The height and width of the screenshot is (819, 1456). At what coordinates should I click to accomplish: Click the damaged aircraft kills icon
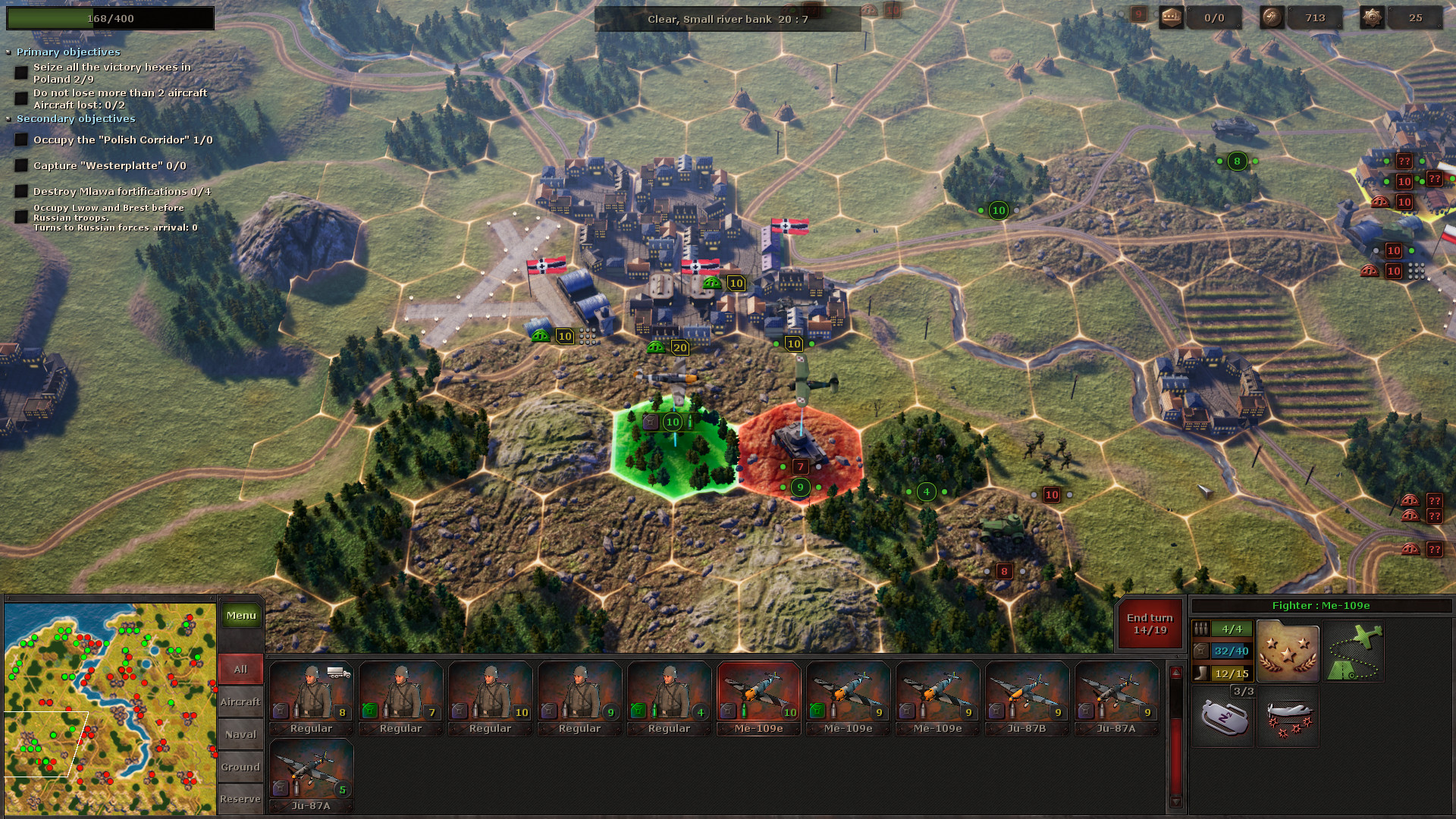[x=1288, y=719]
